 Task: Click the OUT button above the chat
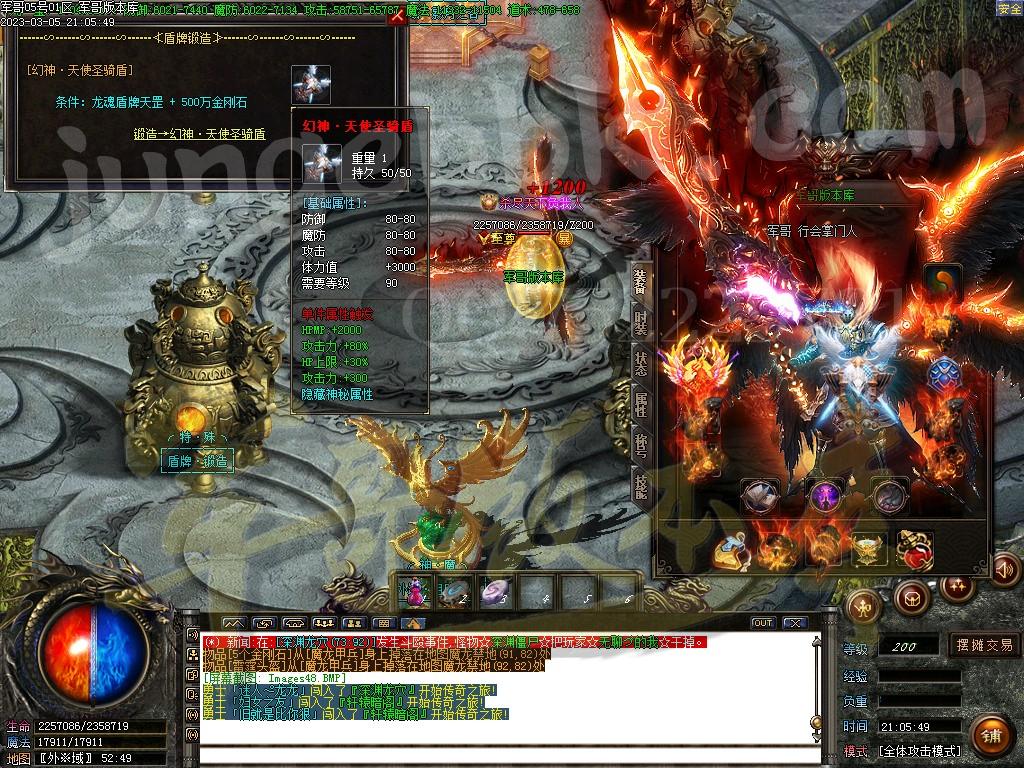point(763,623)
